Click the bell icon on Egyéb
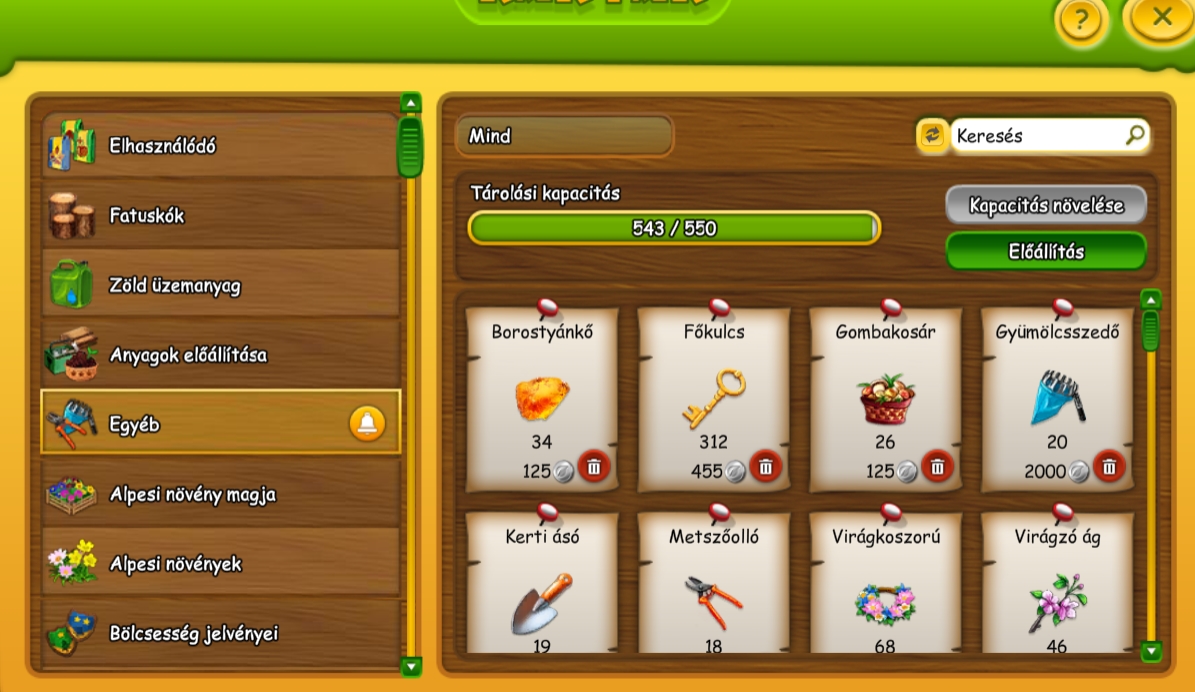 [x=367, y=424]
